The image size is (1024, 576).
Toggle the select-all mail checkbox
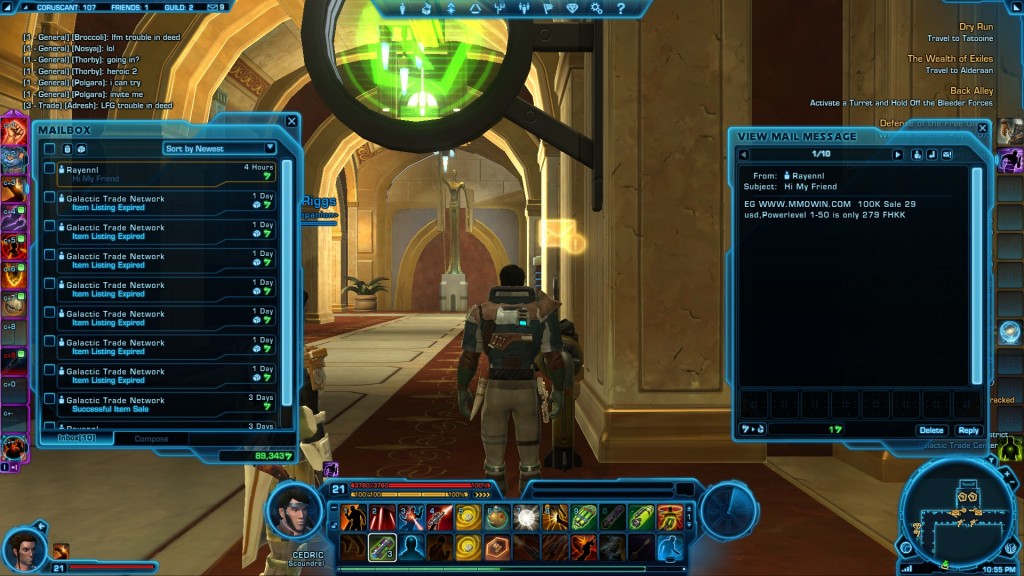[49, 148]
